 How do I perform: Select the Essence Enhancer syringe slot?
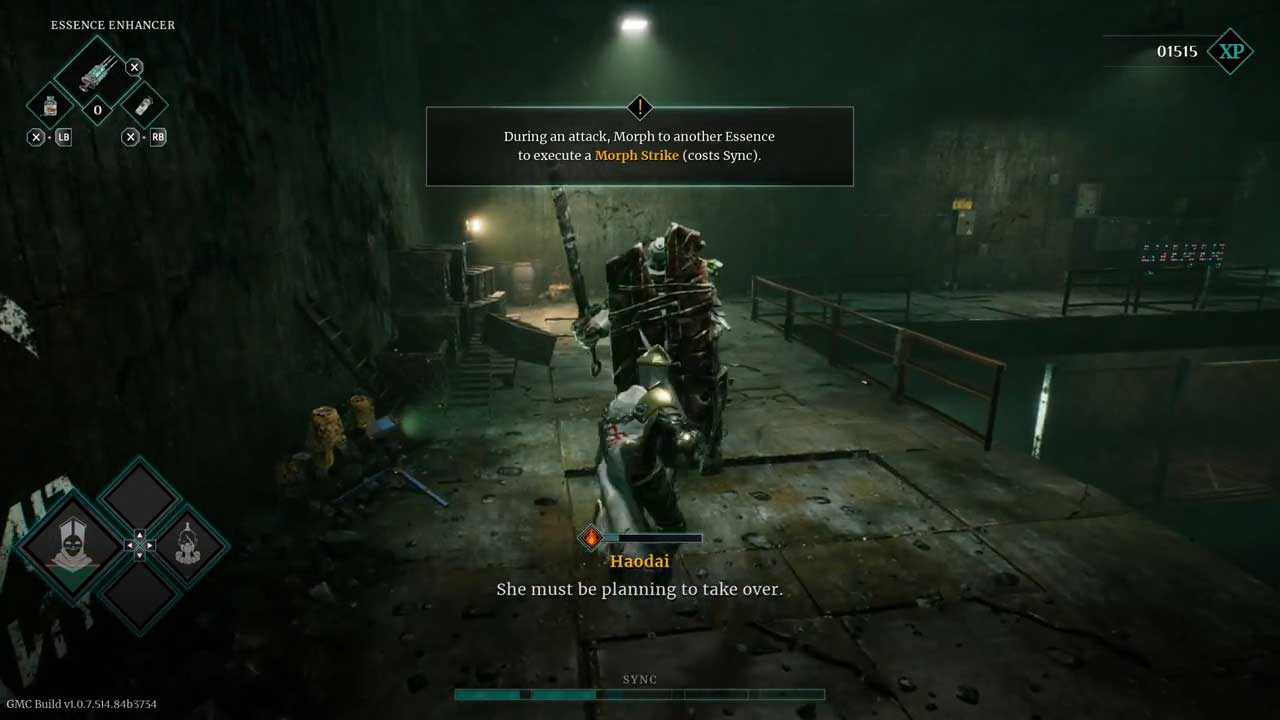tap(97, 70)
